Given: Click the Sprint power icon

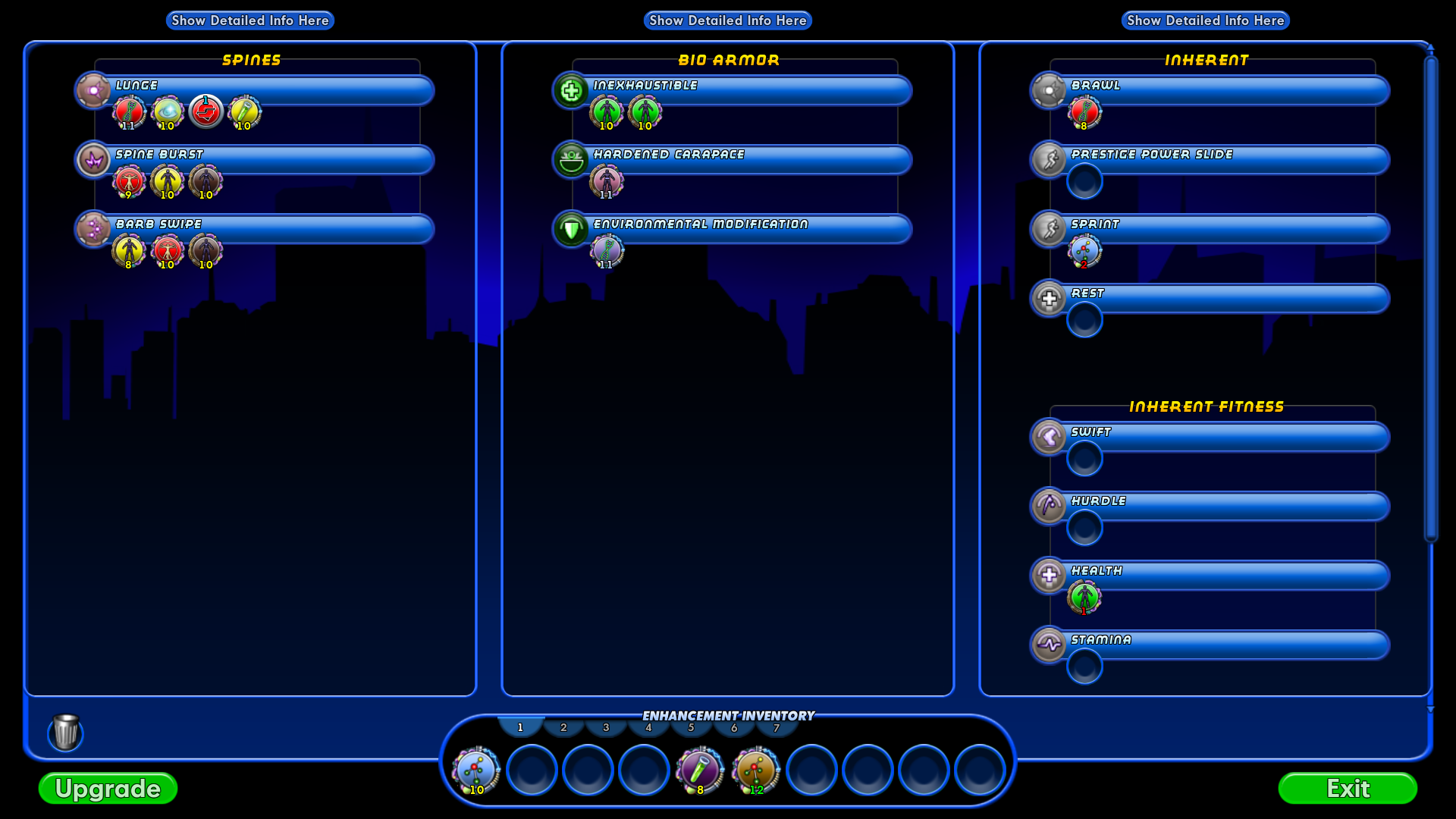Looking at the screenshot, I should (x=1049, y=229).
